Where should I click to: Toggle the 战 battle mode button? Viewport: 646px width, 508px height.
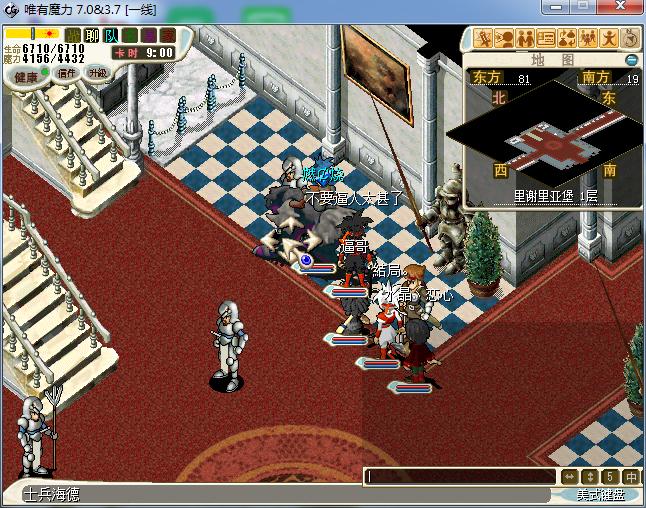coord(74,36)
